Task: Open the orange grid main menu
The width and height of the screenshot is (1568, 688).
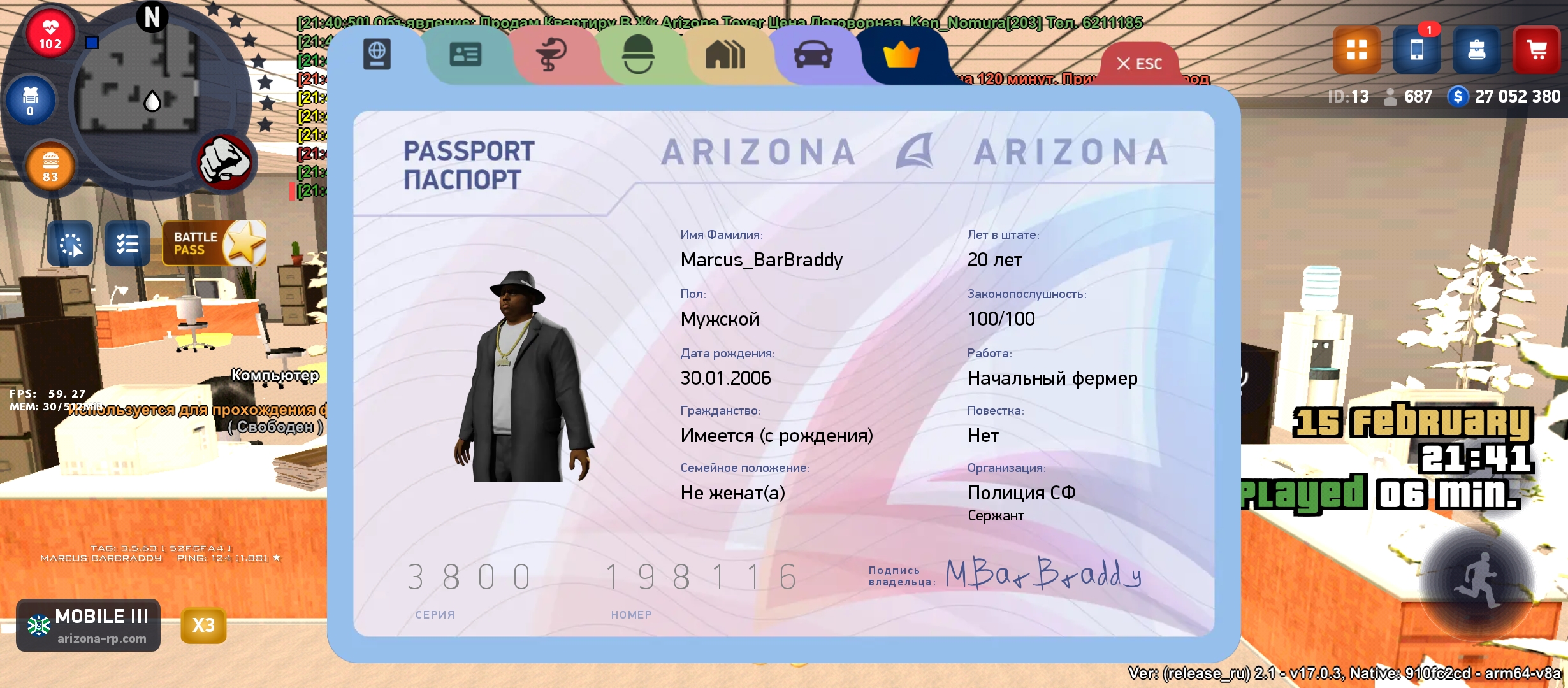Action: 1356,50
